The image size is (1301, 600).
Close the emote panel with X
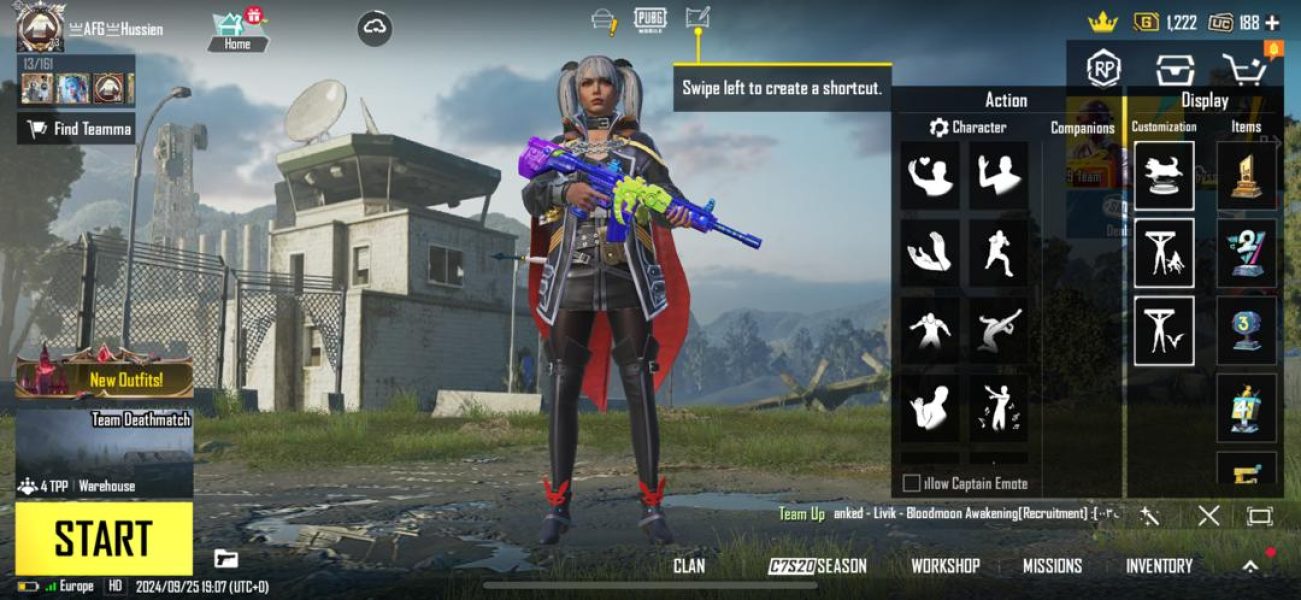coord(1209,516)
